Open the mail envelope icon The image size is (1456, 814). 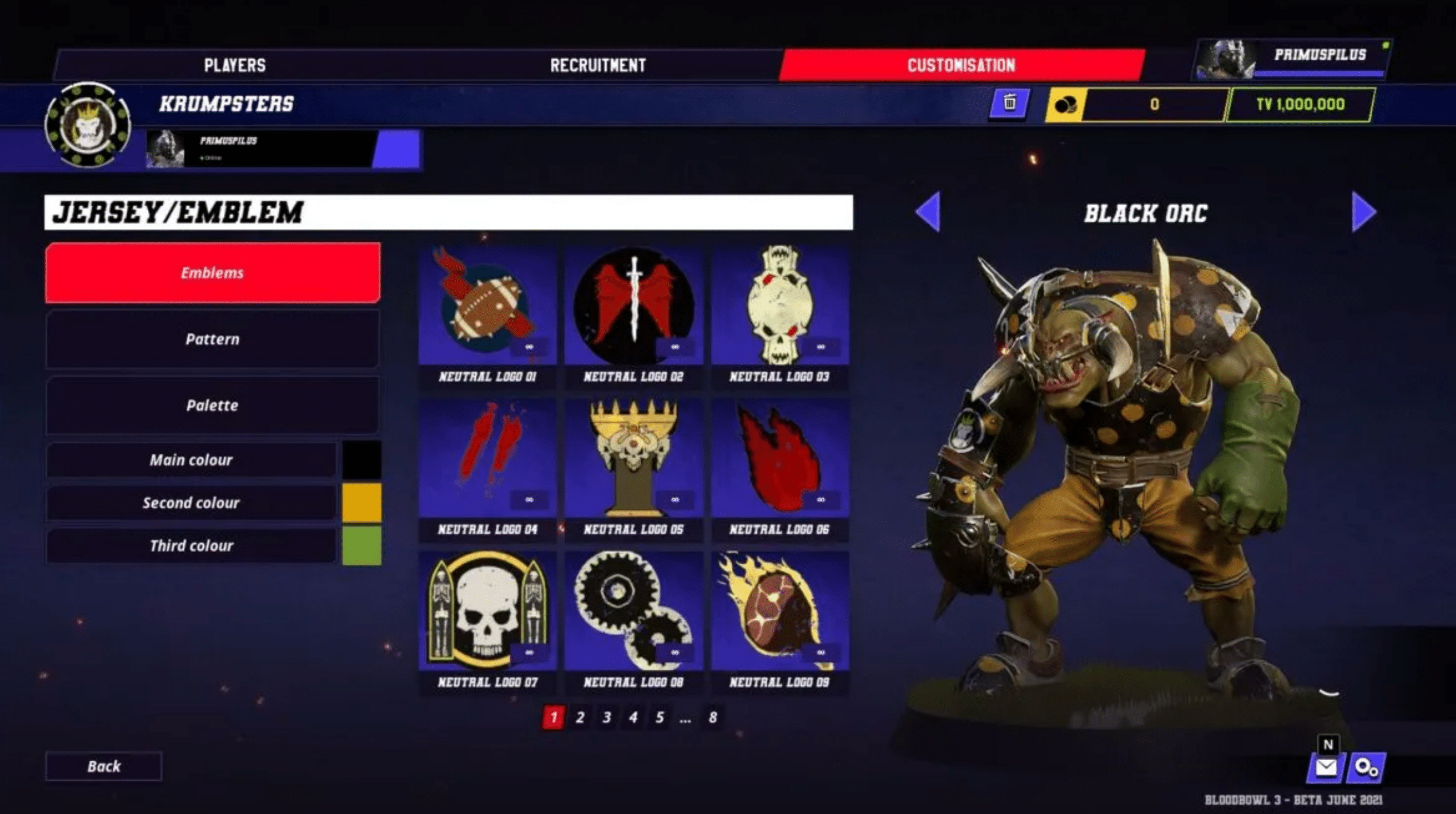1326,768
